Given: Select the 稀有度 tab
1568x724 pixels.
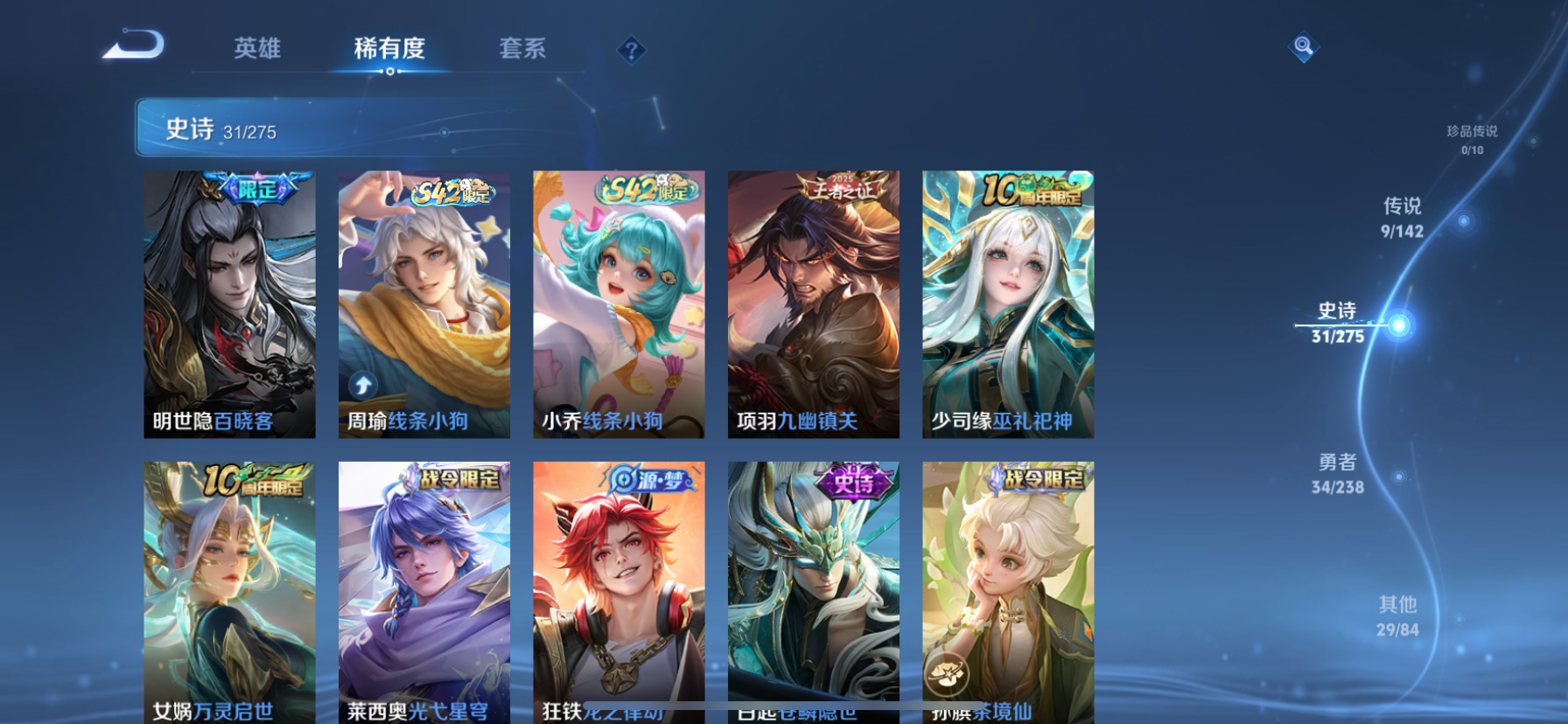Looking at the screenshot, I should [x=389, y=48].
